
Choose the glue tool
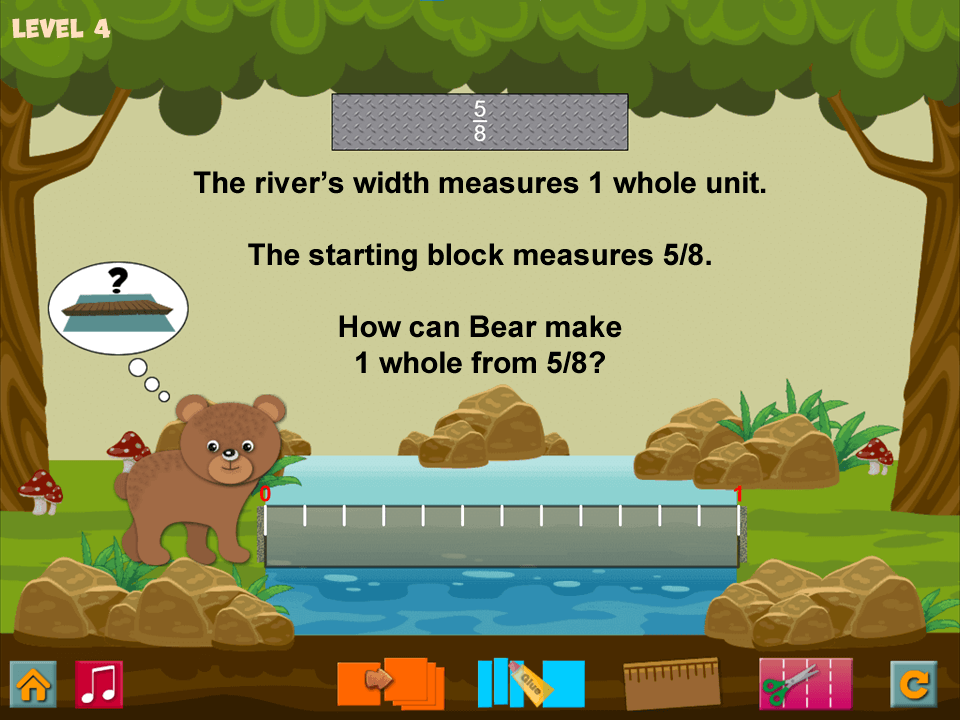531,683
